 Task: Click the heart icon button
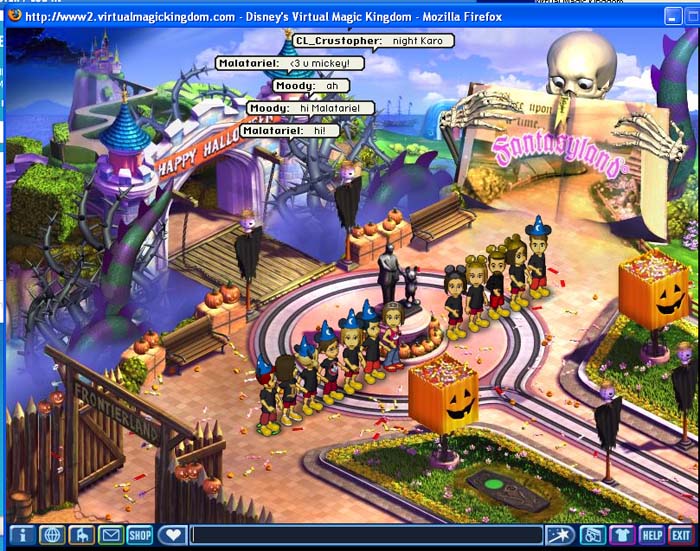tap(172, 535)
